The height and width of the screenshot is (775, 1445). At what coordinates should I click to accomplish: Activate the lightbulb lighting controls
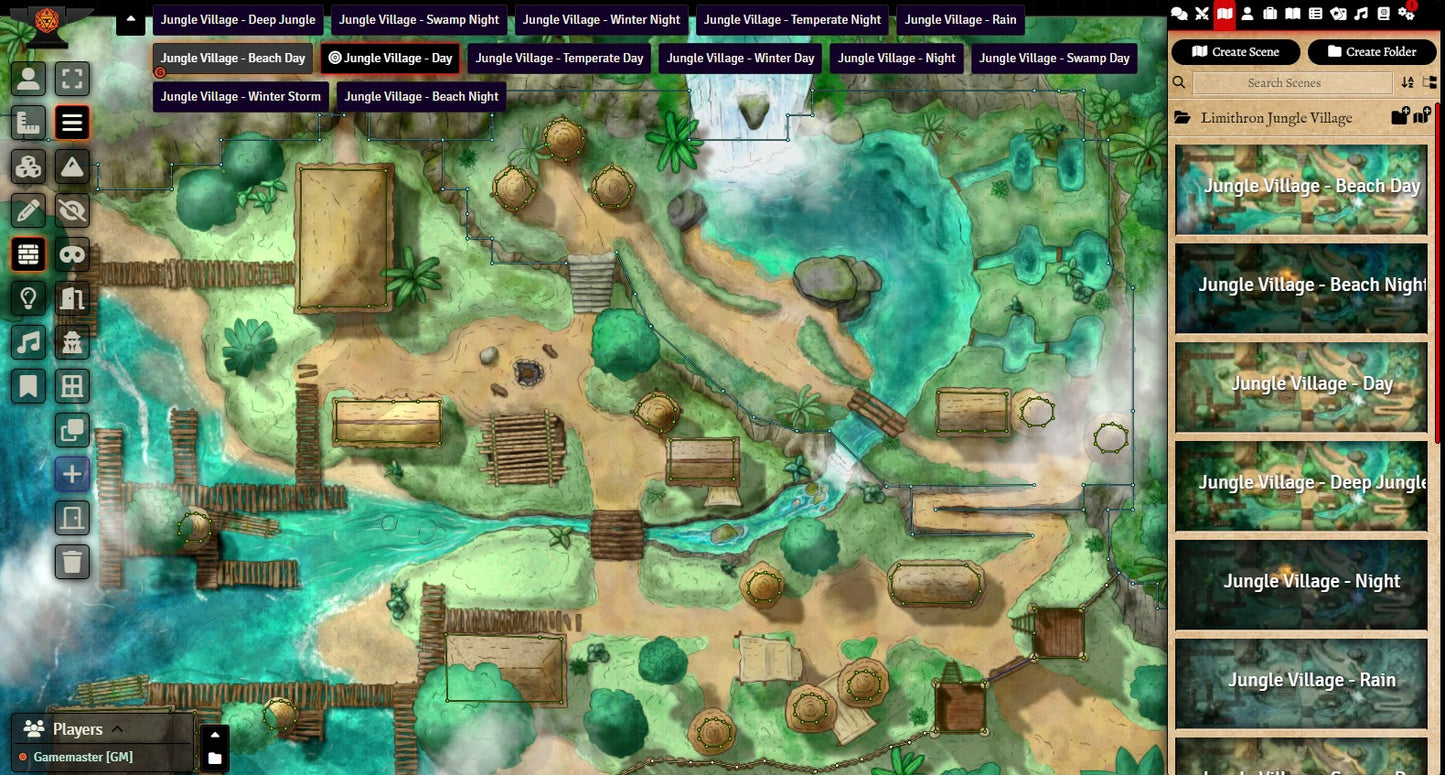(x=29, y=298)
